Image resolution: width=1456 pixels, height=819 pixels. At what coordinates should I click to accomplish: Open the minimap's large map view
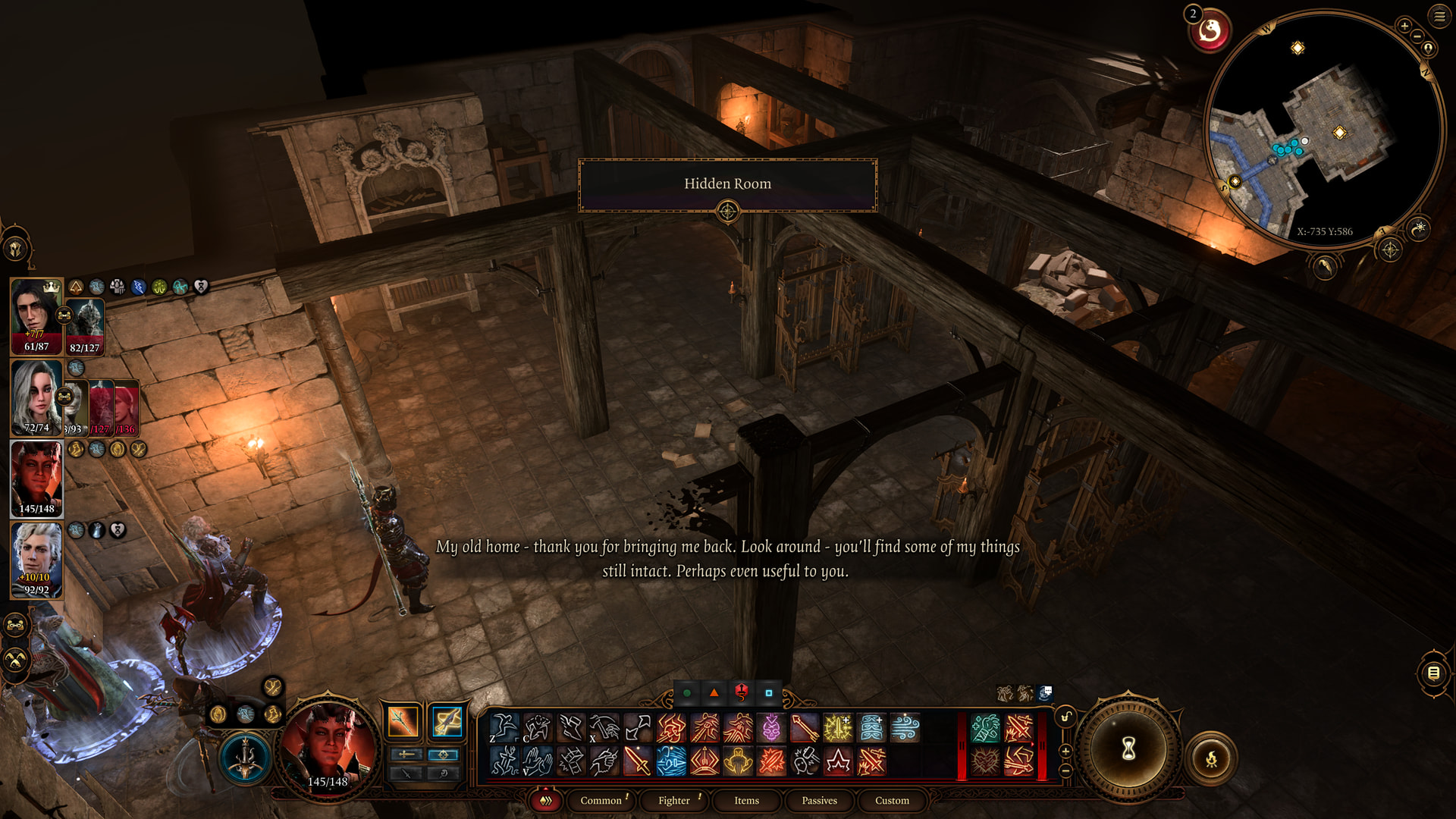[x=1389, y=249]
